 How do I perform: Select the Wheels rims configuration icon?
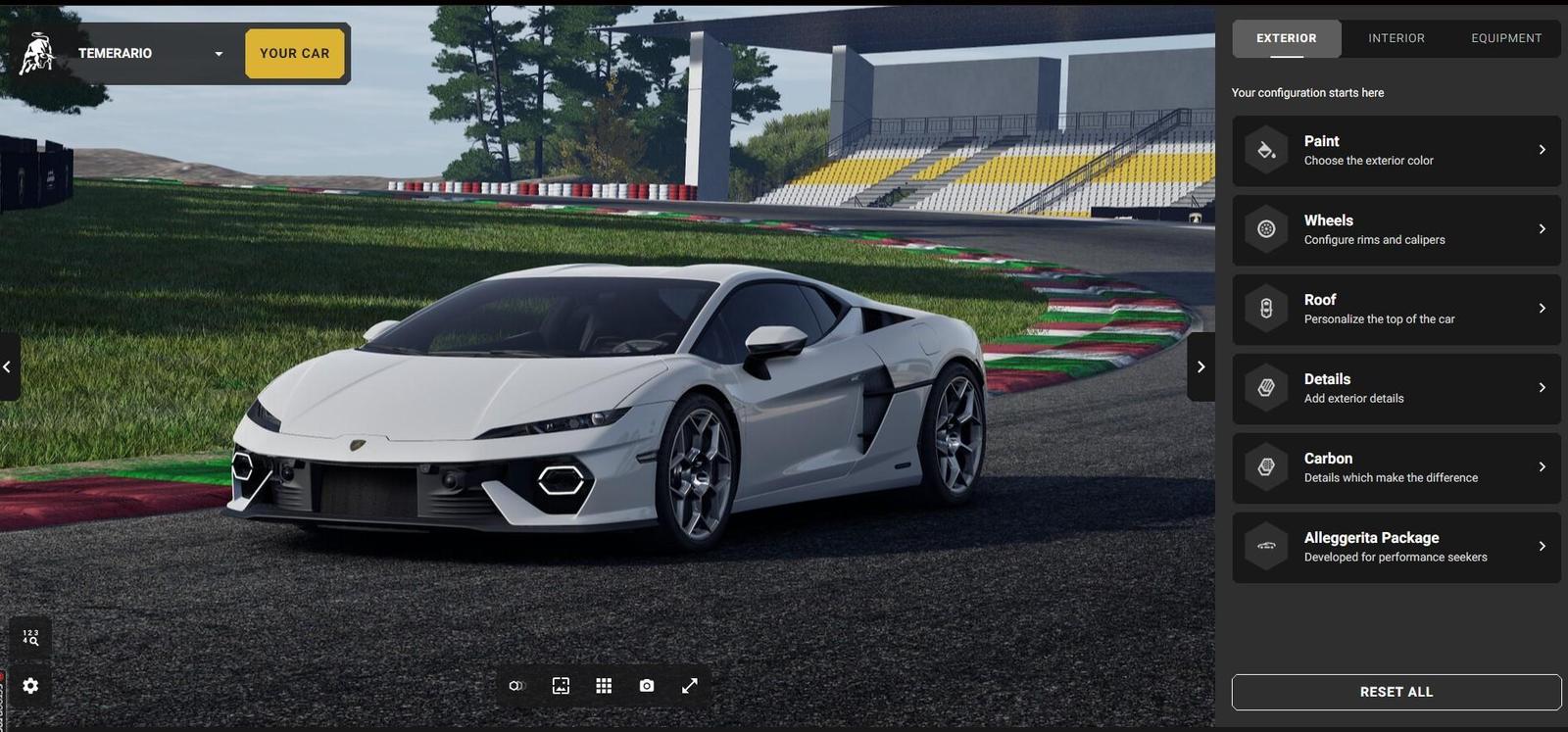pos(1268,227)
